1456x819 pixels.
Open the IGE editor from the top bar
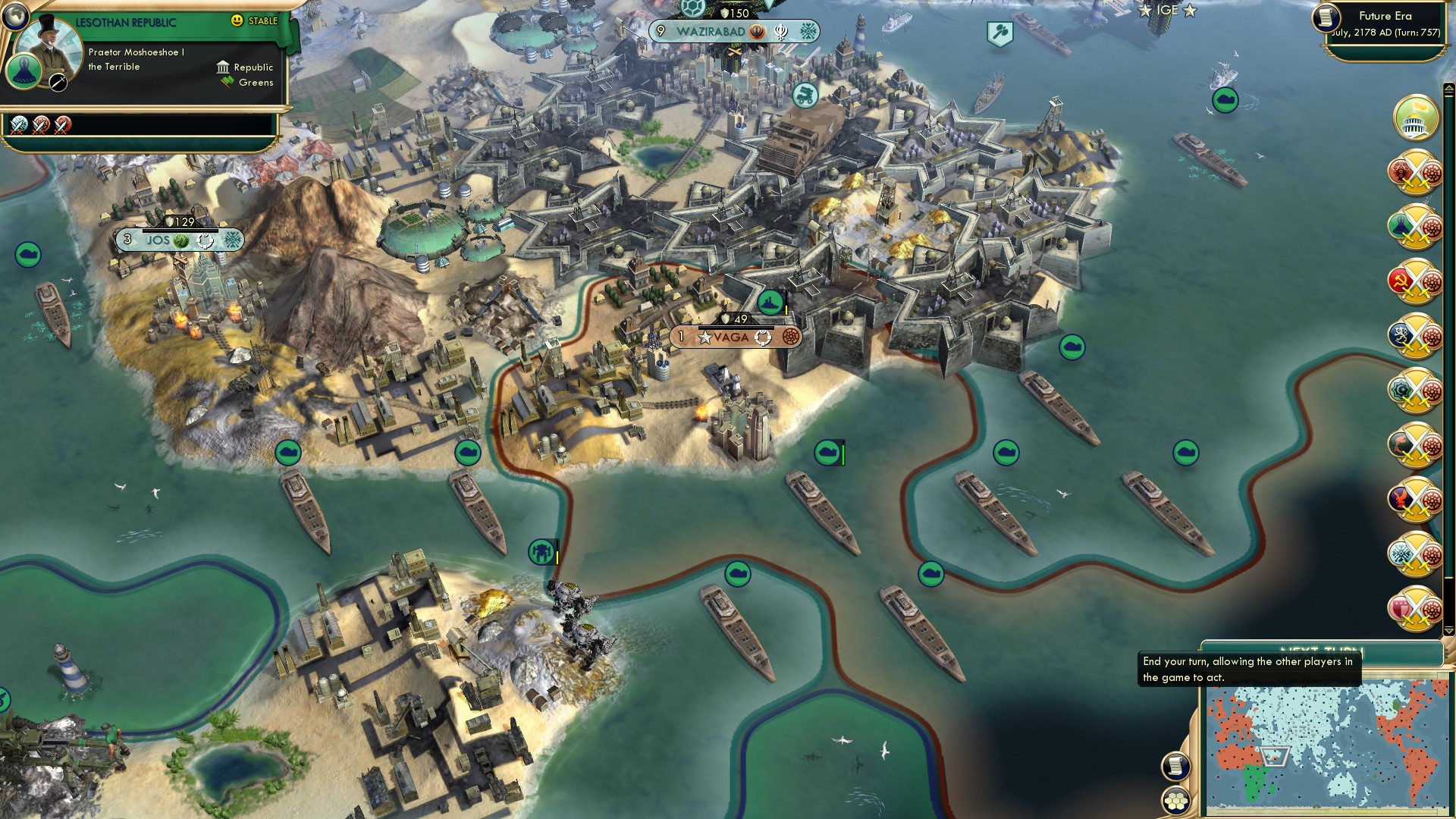[x=1166, y=11]
